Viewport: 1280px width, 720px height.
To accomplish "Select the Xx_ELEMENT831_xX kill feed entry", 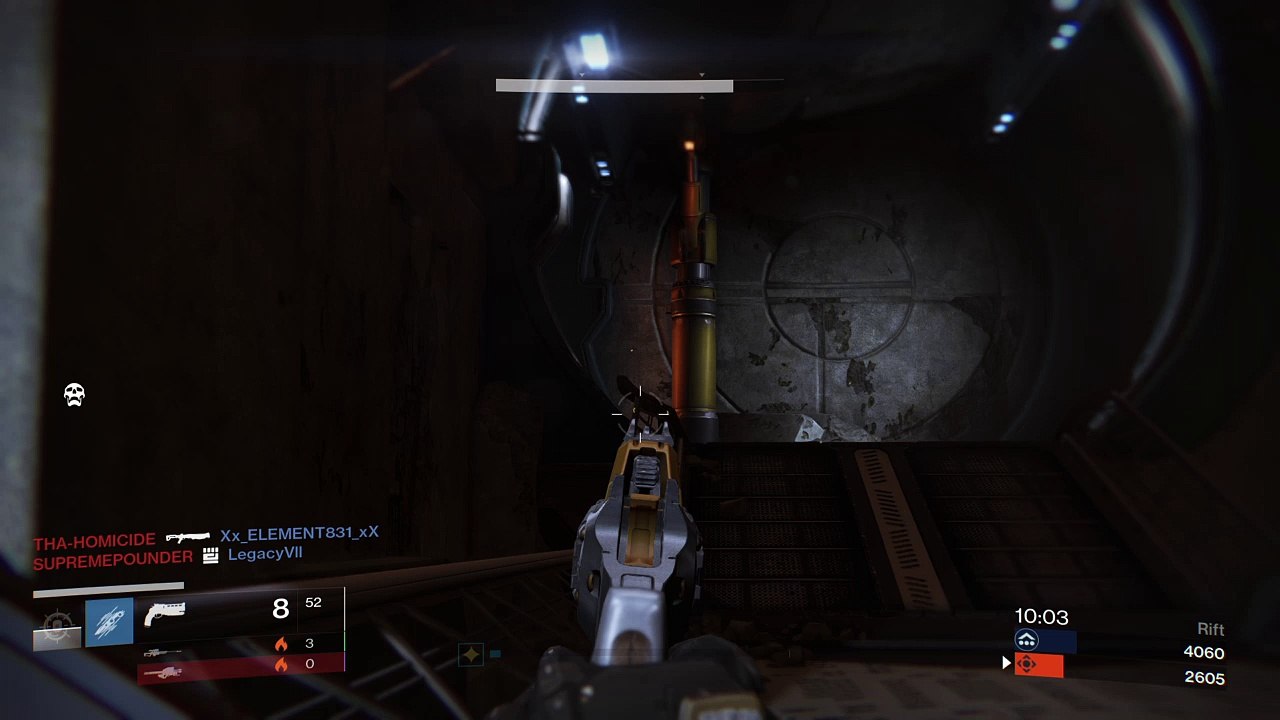I will click(299, 534).
